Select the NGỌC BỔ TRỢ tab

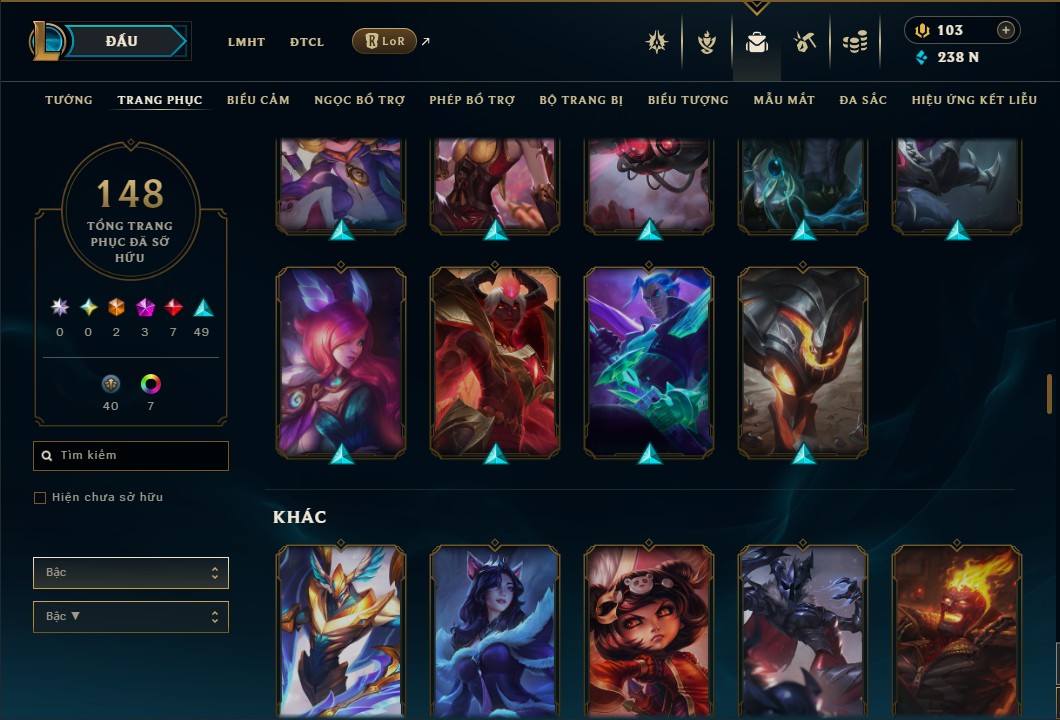359,100
